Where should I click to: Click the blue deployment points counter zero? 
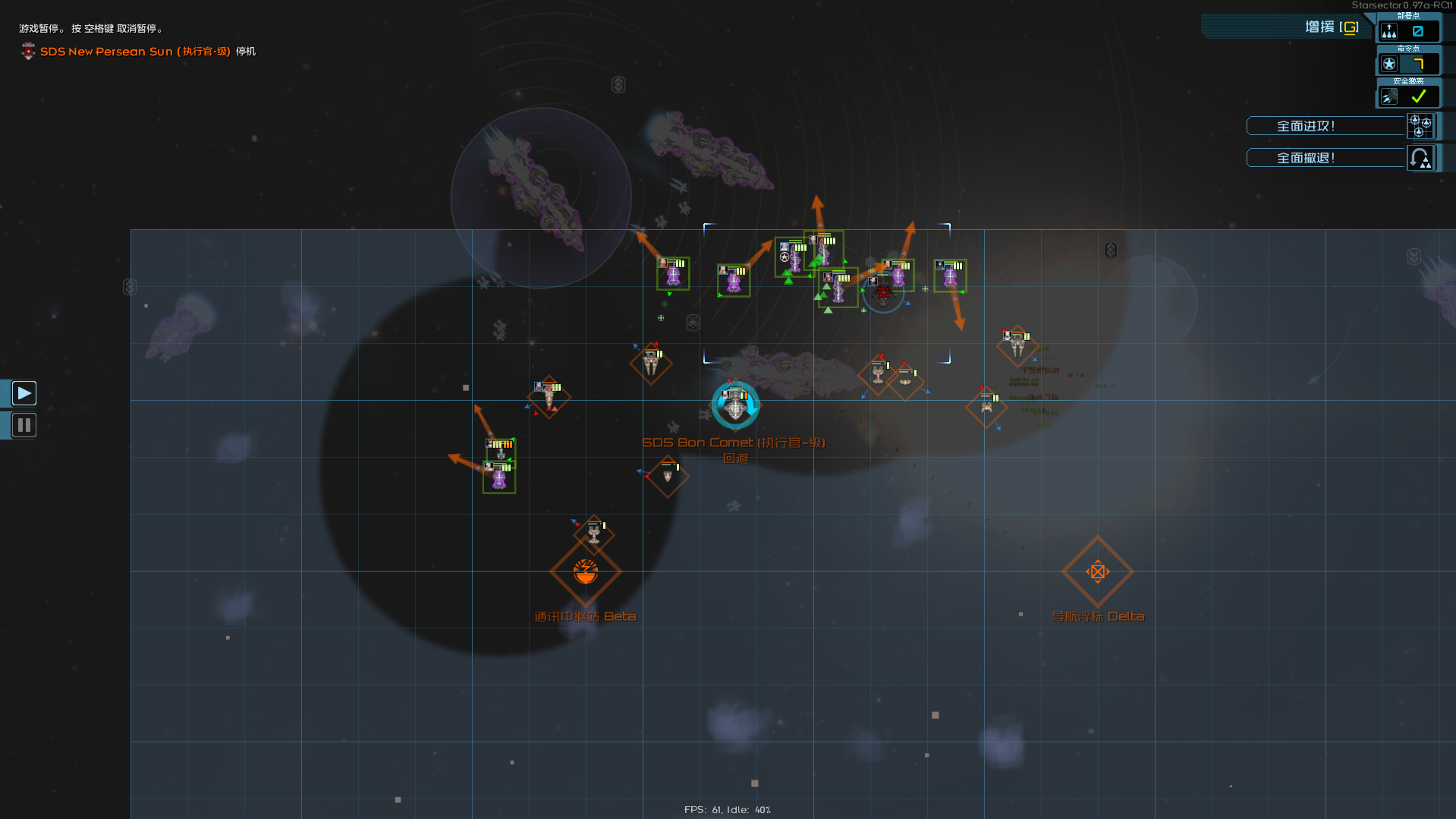point(1419,31)
